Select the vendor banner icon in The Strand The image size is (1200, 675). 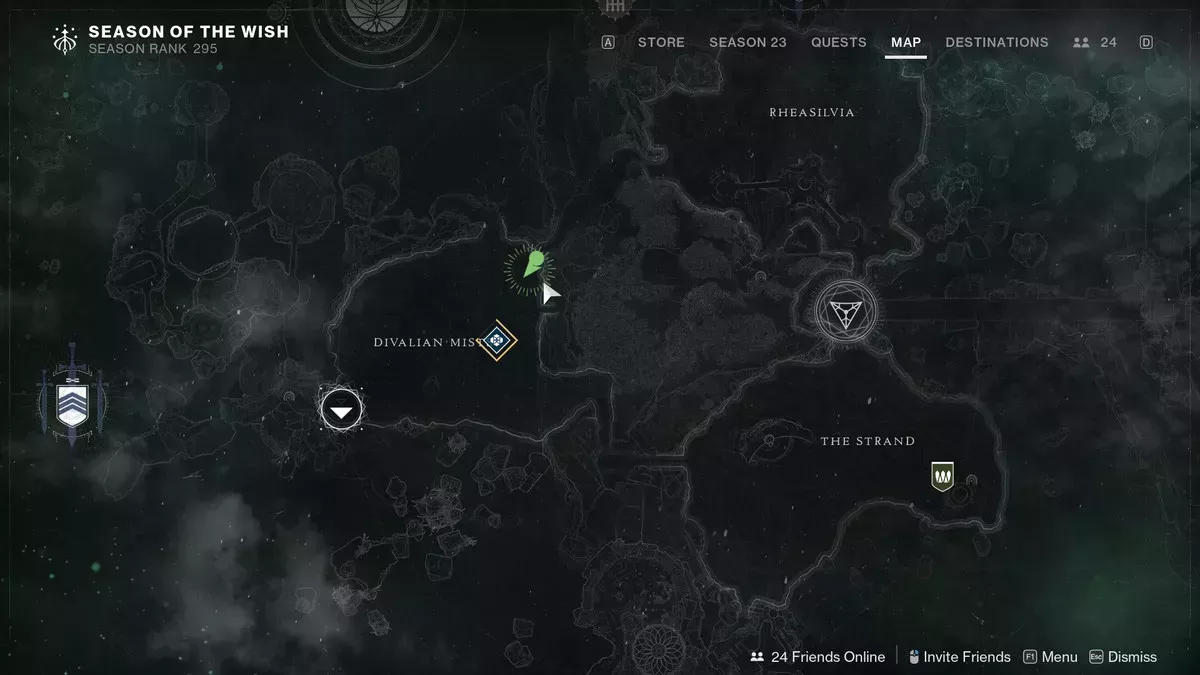(941, 476)
